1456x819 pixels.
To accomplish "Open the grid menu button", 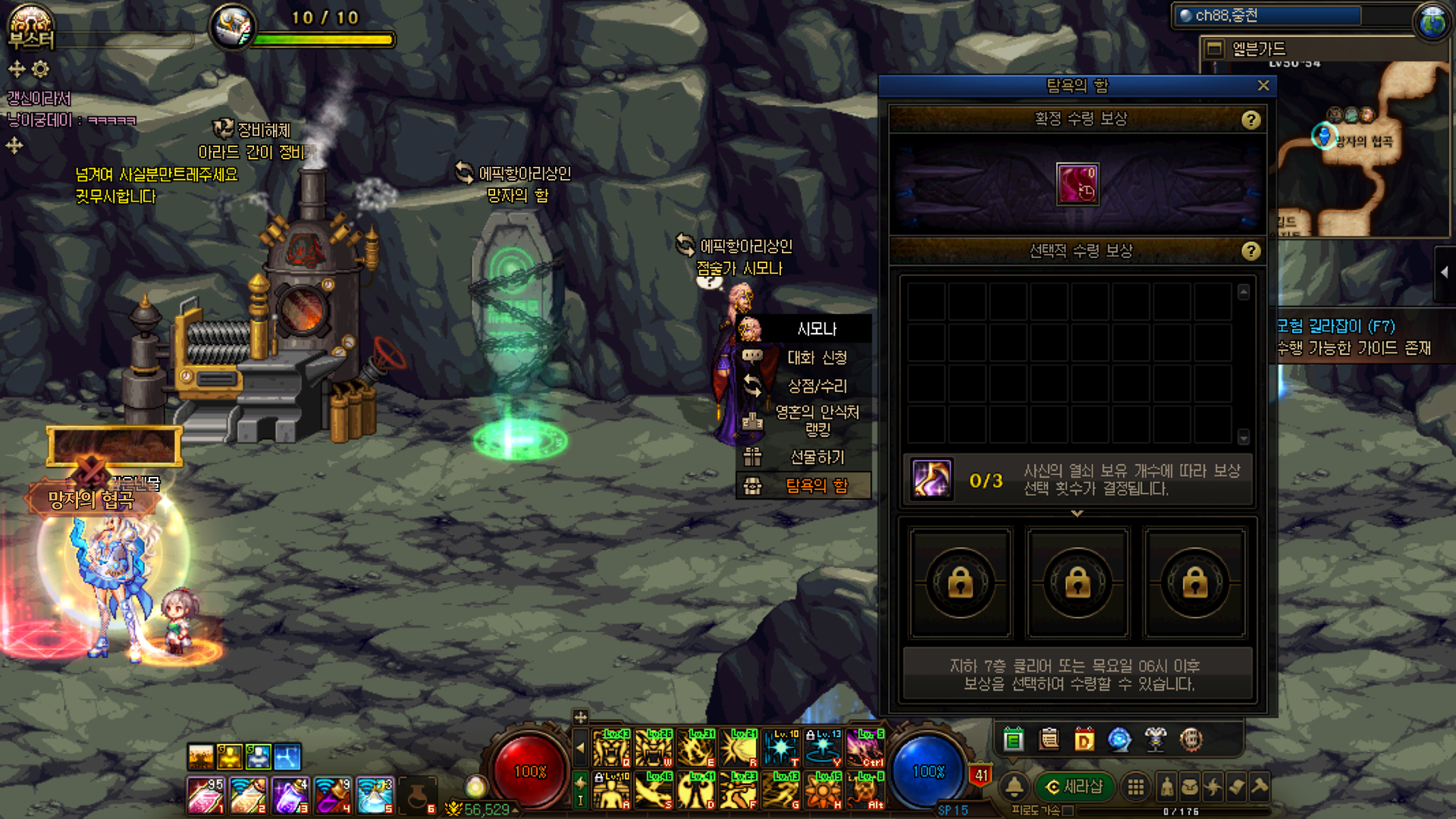I will click(1135, 787).
